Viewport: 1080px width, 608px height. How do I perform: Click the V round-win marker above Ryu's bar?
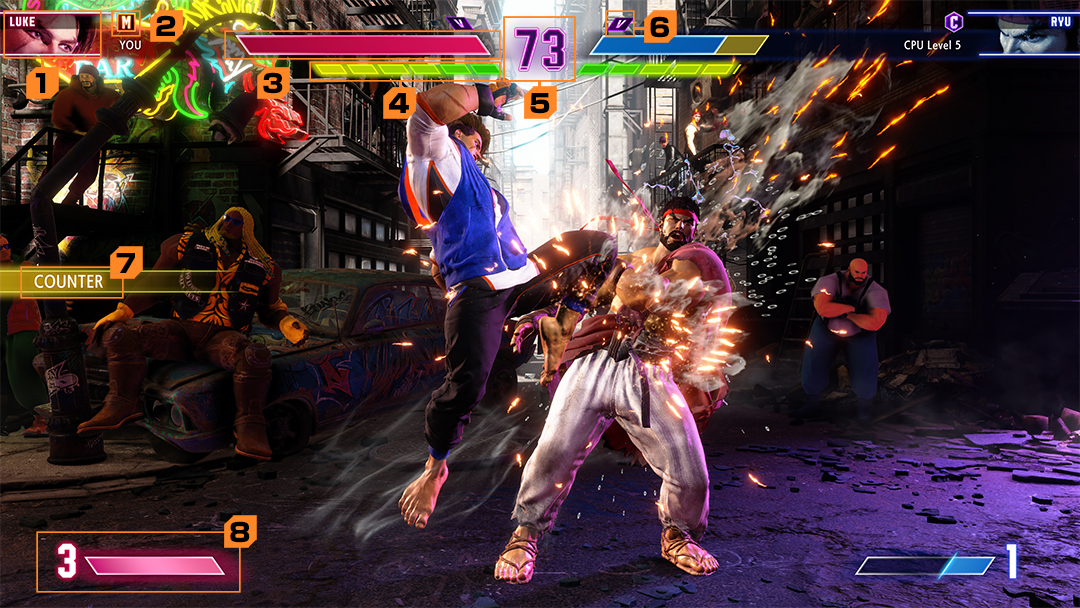tap(621, 22)
